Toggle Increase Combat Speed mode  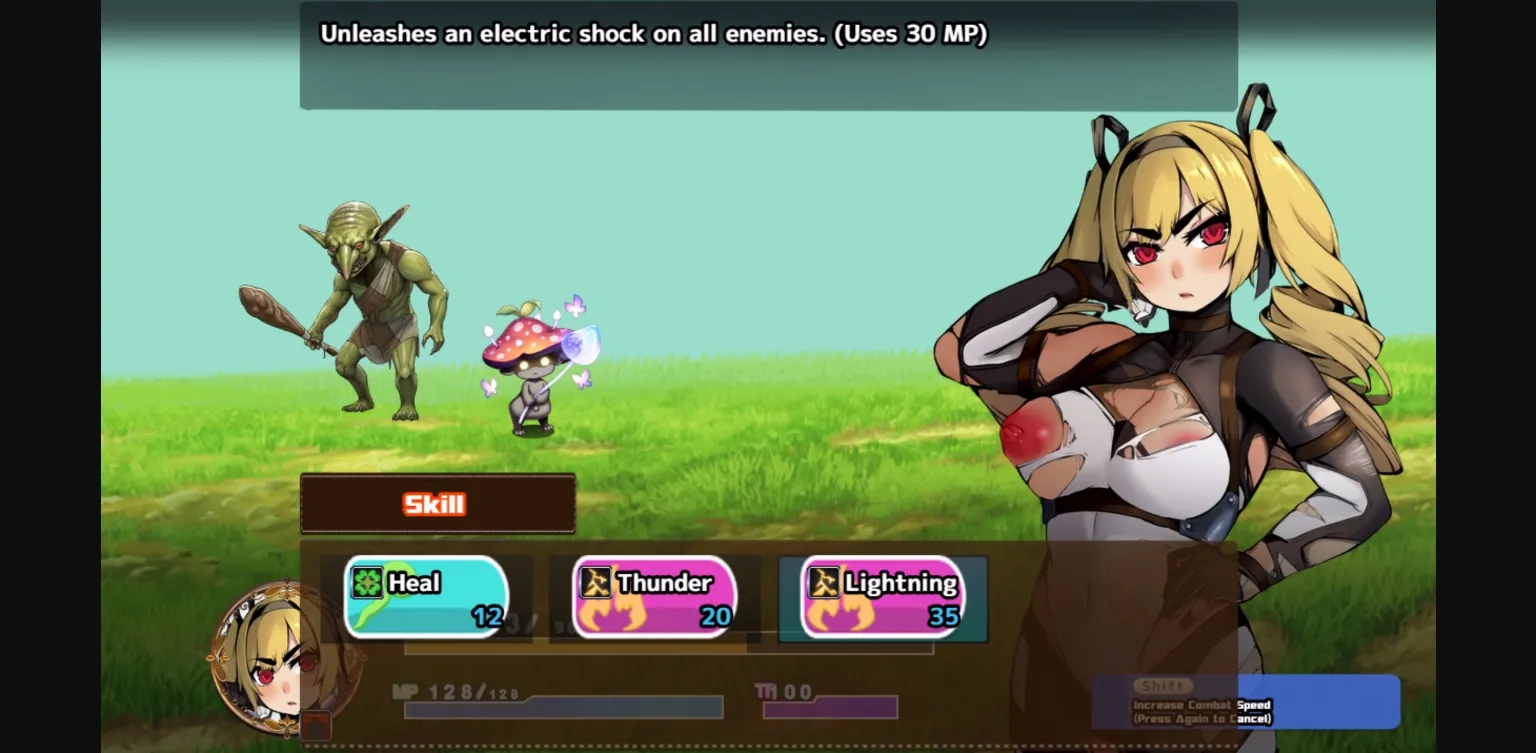coord(1200,705)
